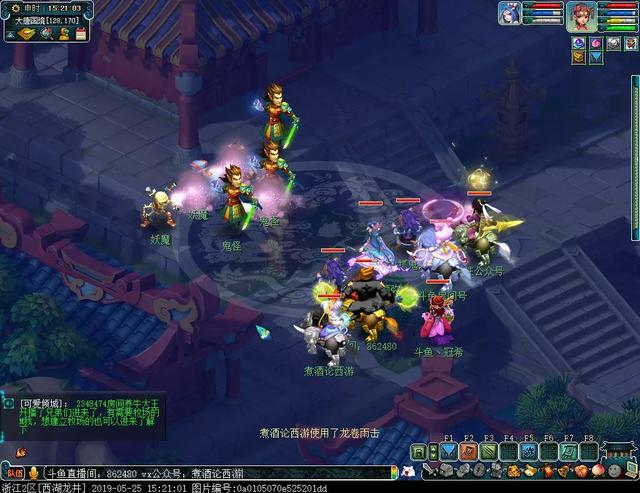Open the red calendar icon

click(80, 33)
